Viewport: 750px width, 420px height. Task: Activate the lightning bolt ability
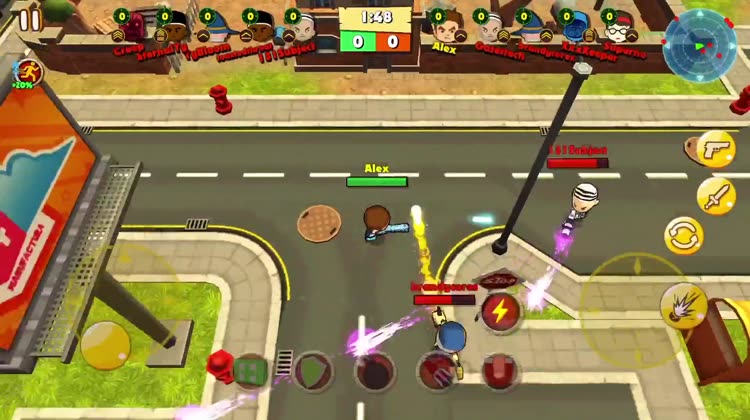[500, 311]
